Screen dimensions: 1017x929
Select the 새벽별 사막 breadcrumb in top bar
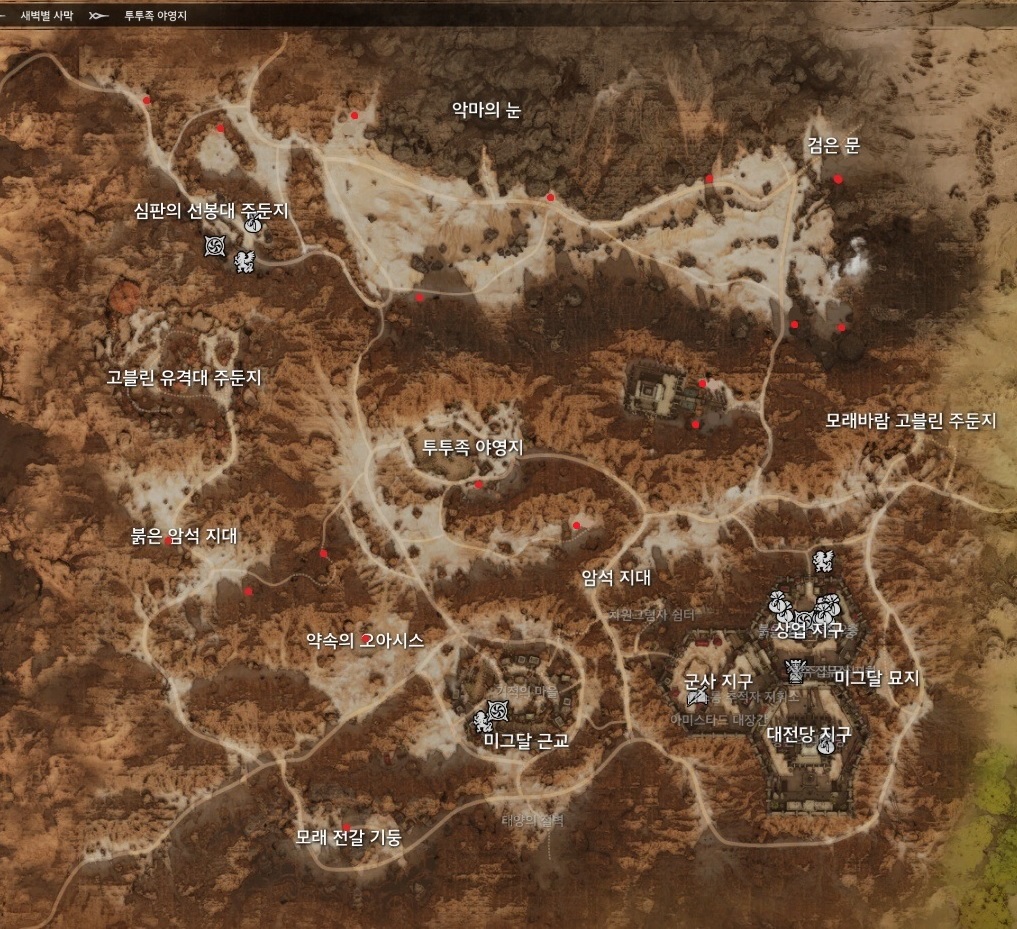click(47, 16)
